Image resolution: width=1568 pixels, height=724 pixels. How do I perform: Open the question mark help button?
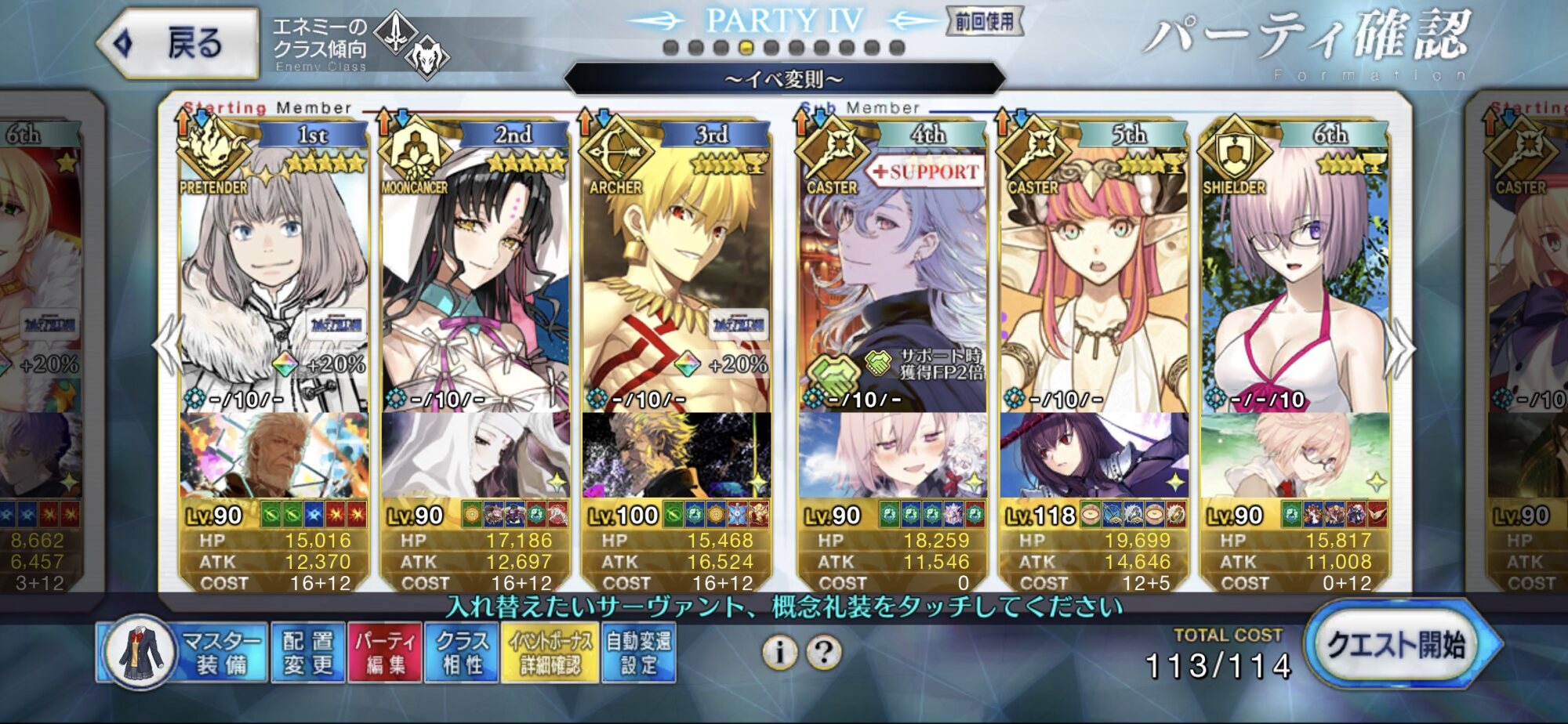point(824,652)
